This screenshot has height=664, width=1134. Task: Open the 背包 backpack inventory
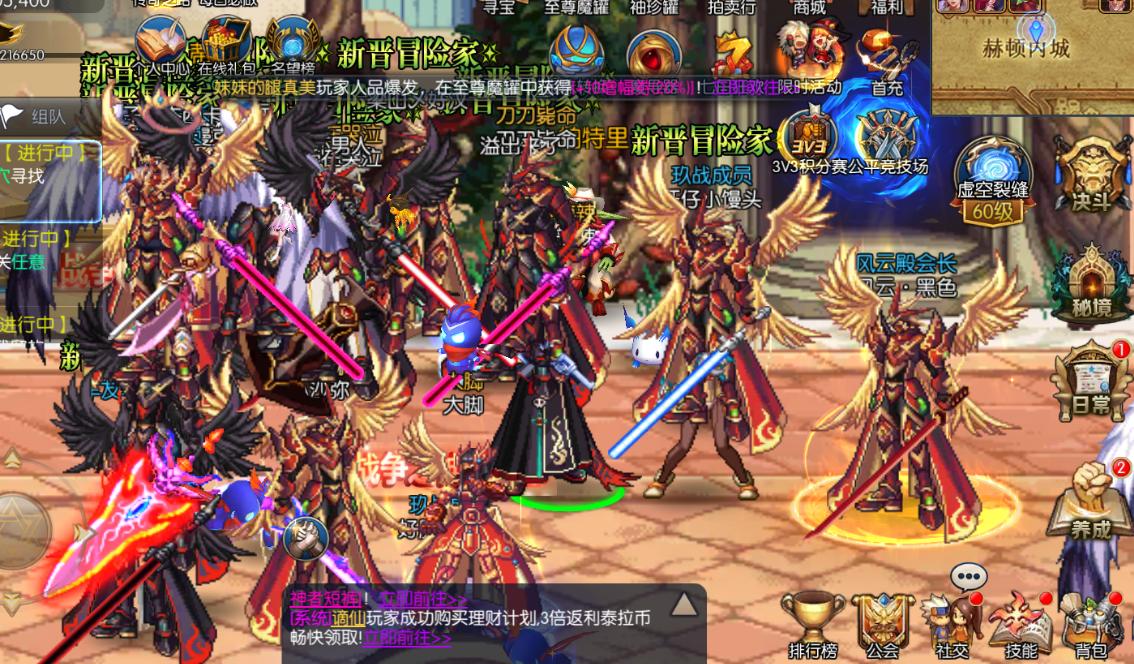click(1091, 620)
